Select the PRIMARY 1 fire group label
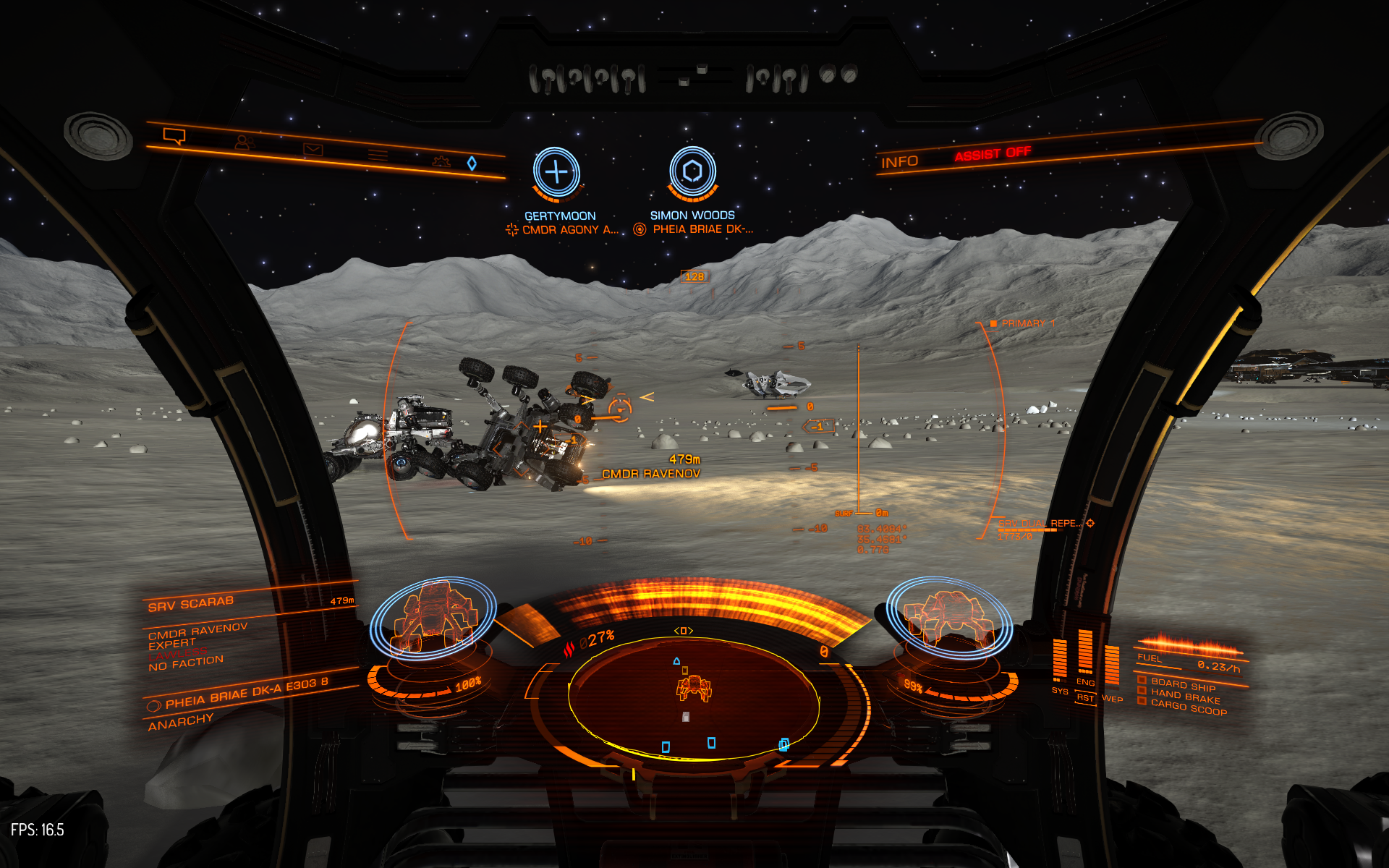1389x868 pixels. coord(1027,323)
